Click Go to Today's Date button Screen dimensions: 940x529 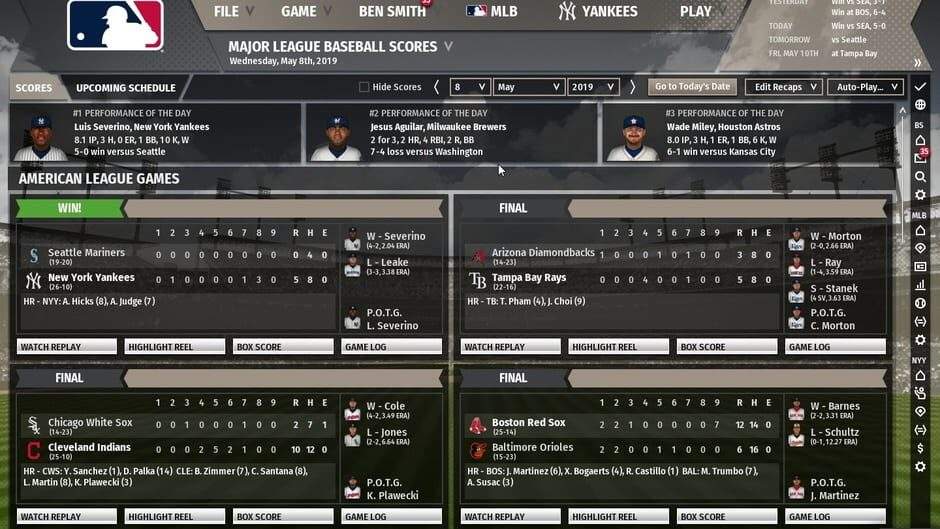pos(692,87)
